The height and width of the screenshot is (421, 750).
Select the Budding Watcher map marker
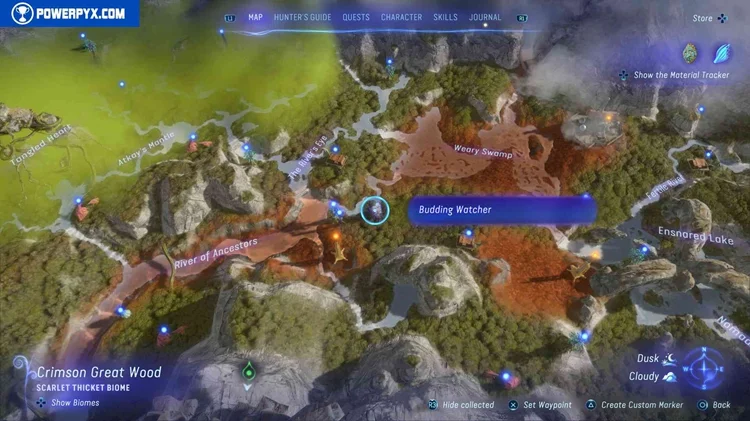point(374,210)
